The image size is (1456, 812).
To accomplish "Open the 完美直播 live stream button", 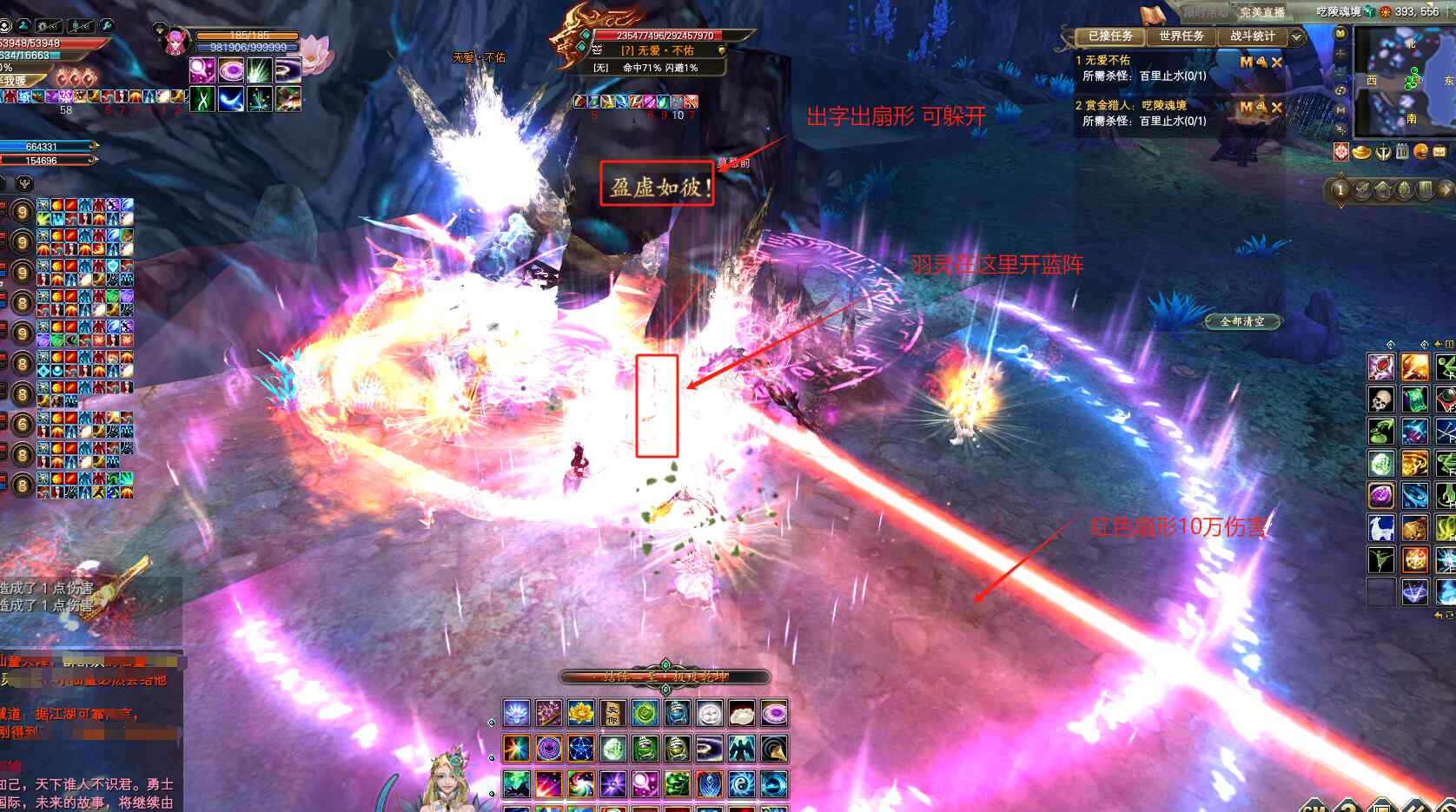I will tap(1261, 12).
